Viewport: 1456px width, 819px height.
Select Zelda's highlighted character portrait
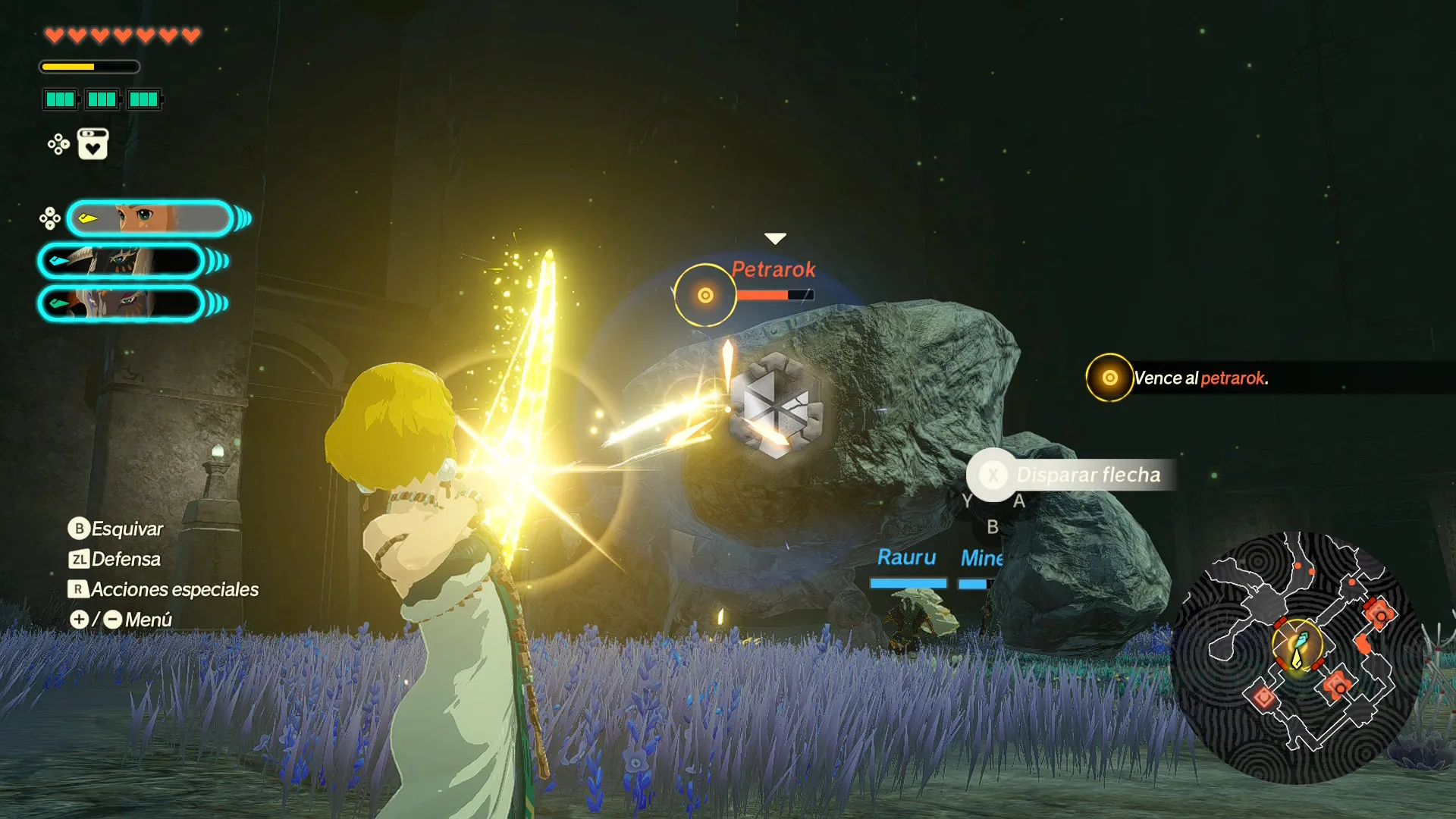149,219
